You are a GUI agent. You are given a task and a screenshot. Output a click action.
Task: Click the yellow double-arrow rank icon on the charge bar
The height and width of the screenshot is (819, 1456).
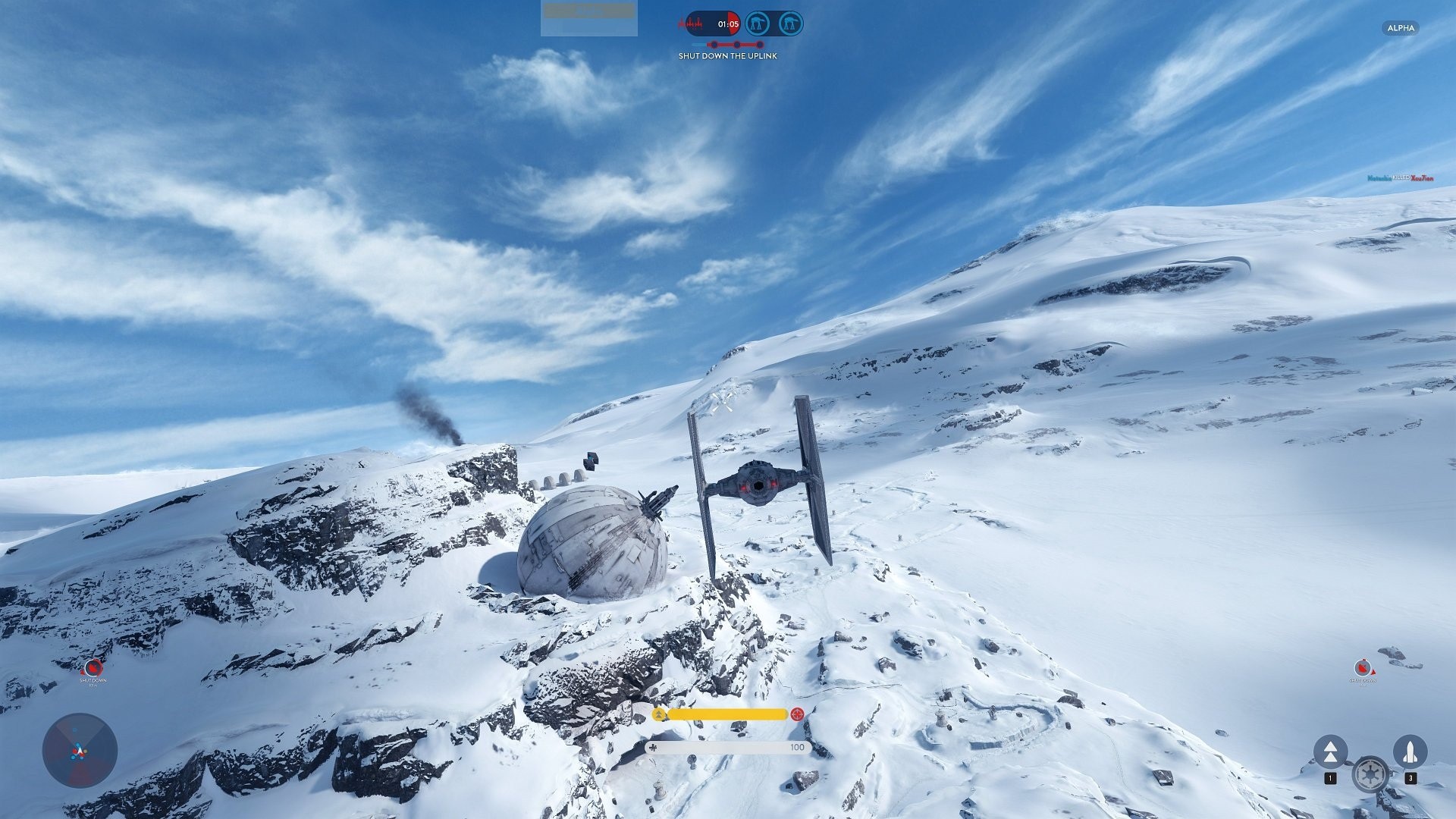click(x=658, y=714)
